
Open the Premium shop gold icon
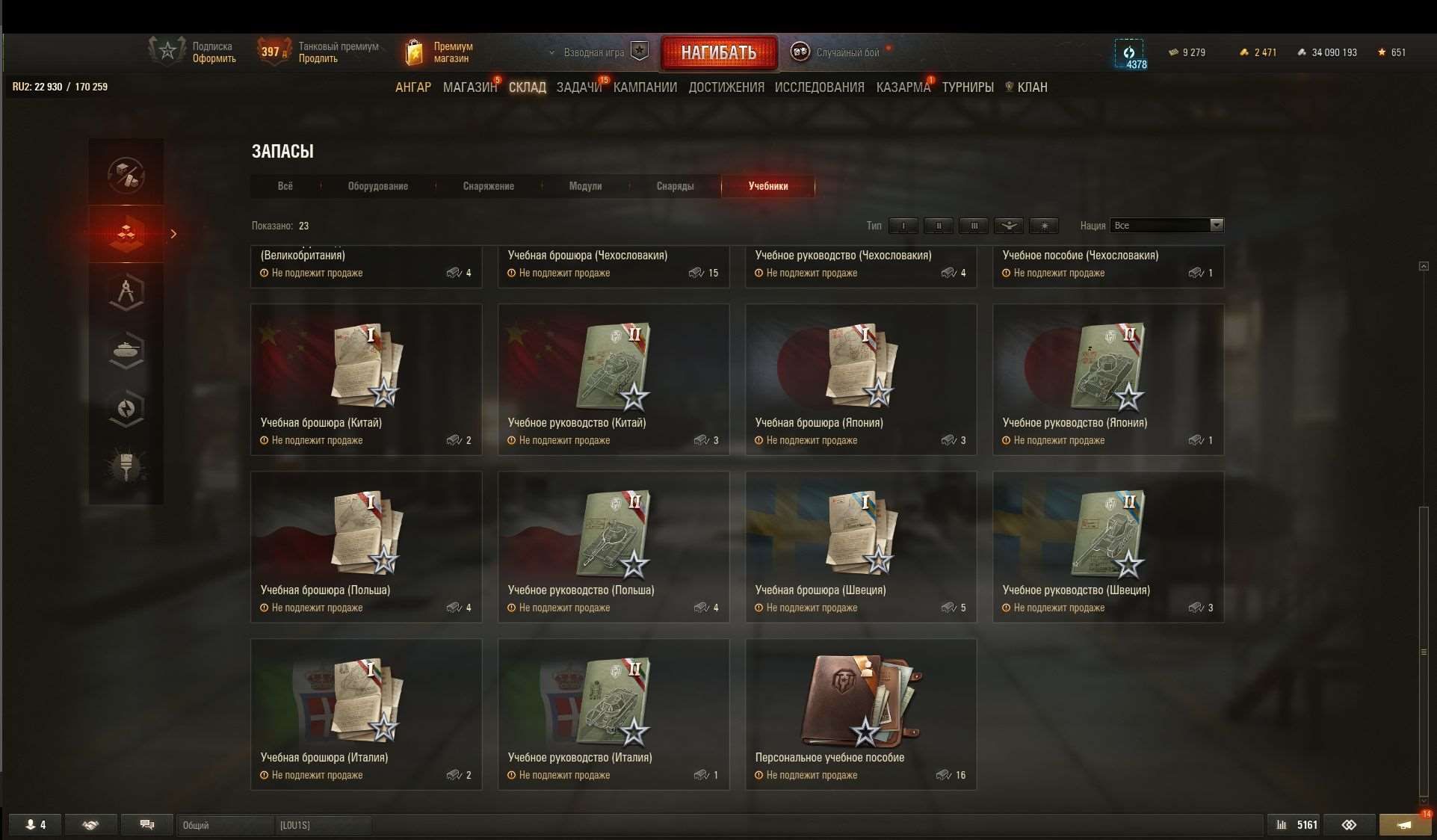(x=414, y=52)
